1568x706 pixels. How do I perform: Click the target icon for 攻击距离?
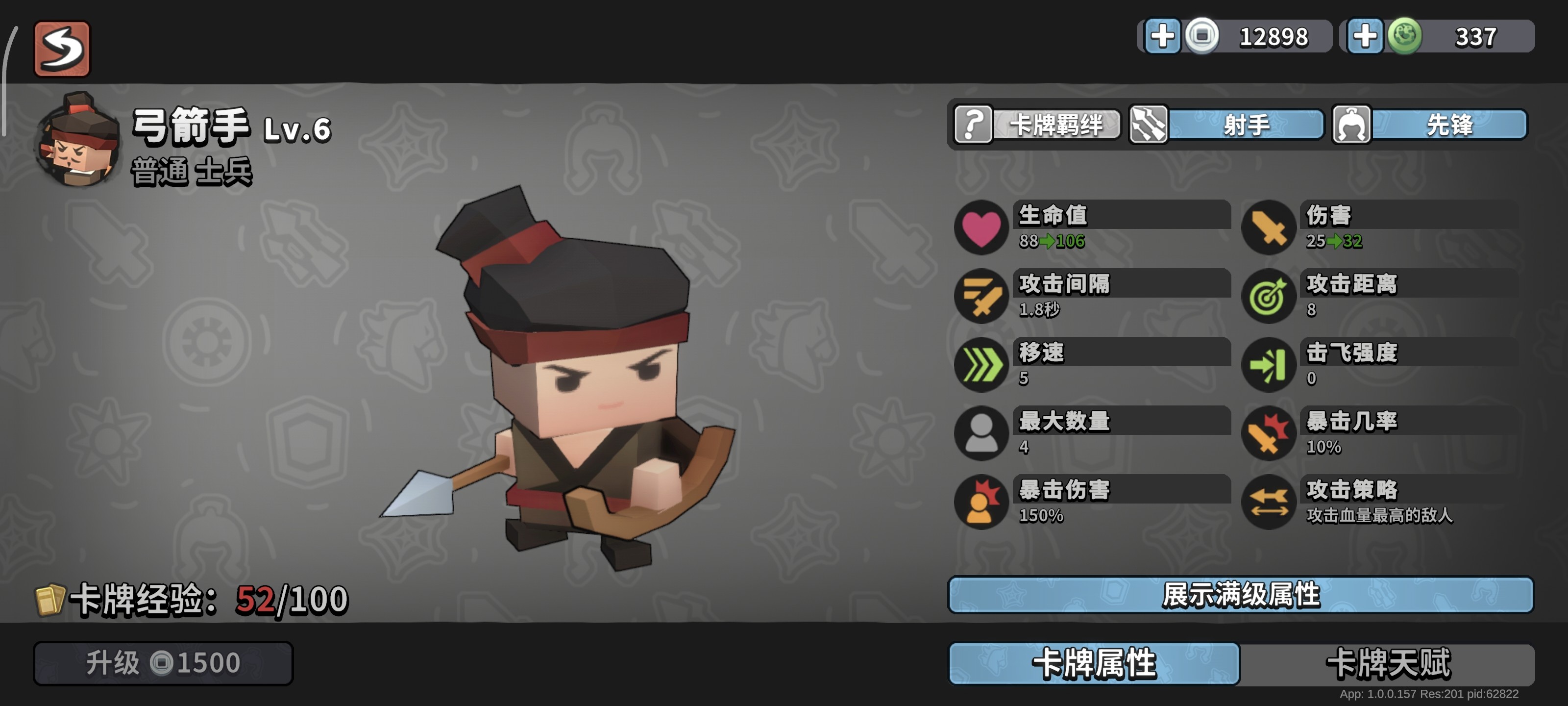[1271, 297]
